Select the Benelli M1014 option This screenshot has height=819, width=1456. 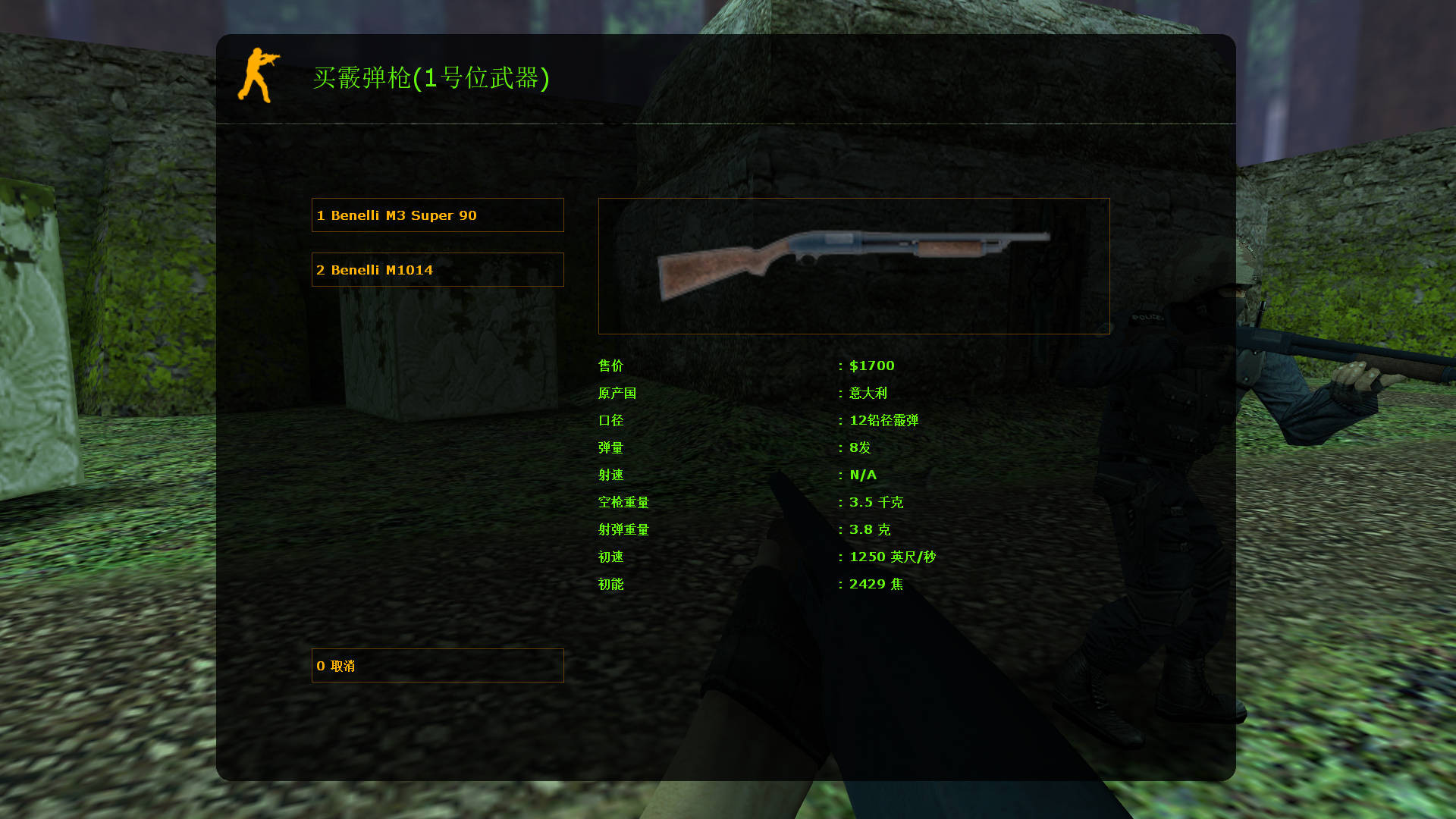coord(438,269)
